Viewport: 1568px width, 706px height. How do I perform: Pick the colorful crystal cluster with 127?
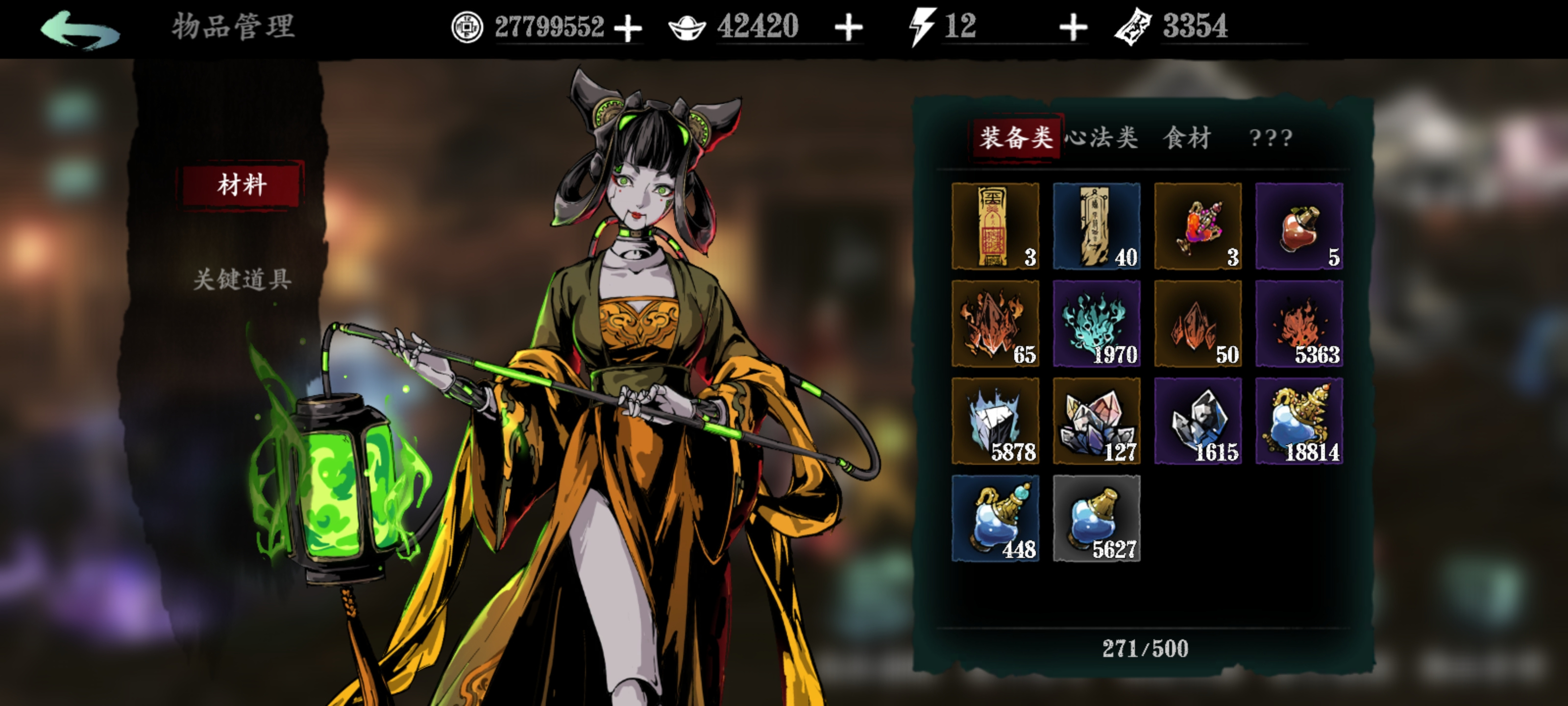pyautogui.click(x=1096, y=421)
